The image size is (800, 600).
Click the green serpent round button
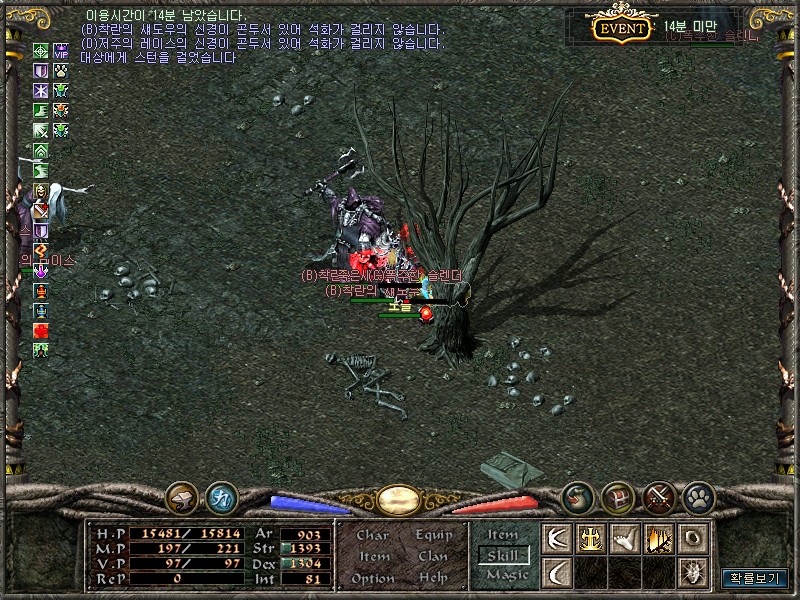577,497
